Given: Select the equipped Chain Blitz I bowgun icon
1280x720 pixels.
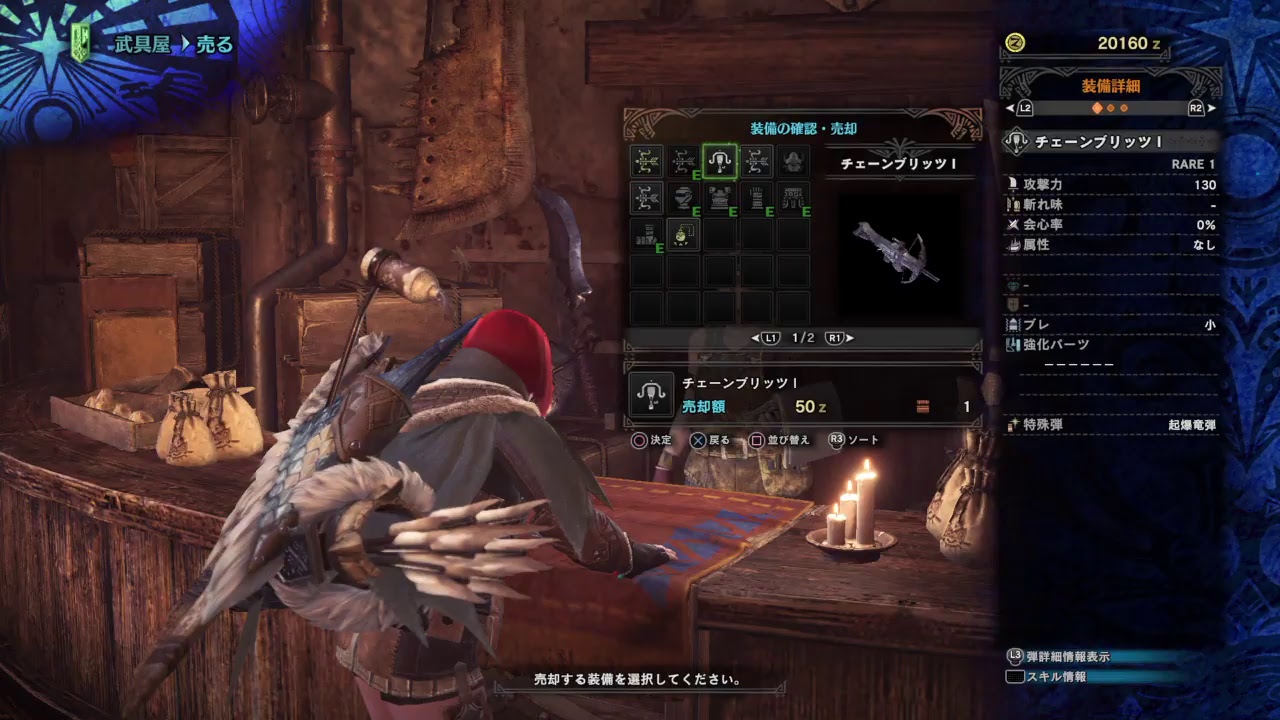Looking at the screenshot, I should (718, 160).
